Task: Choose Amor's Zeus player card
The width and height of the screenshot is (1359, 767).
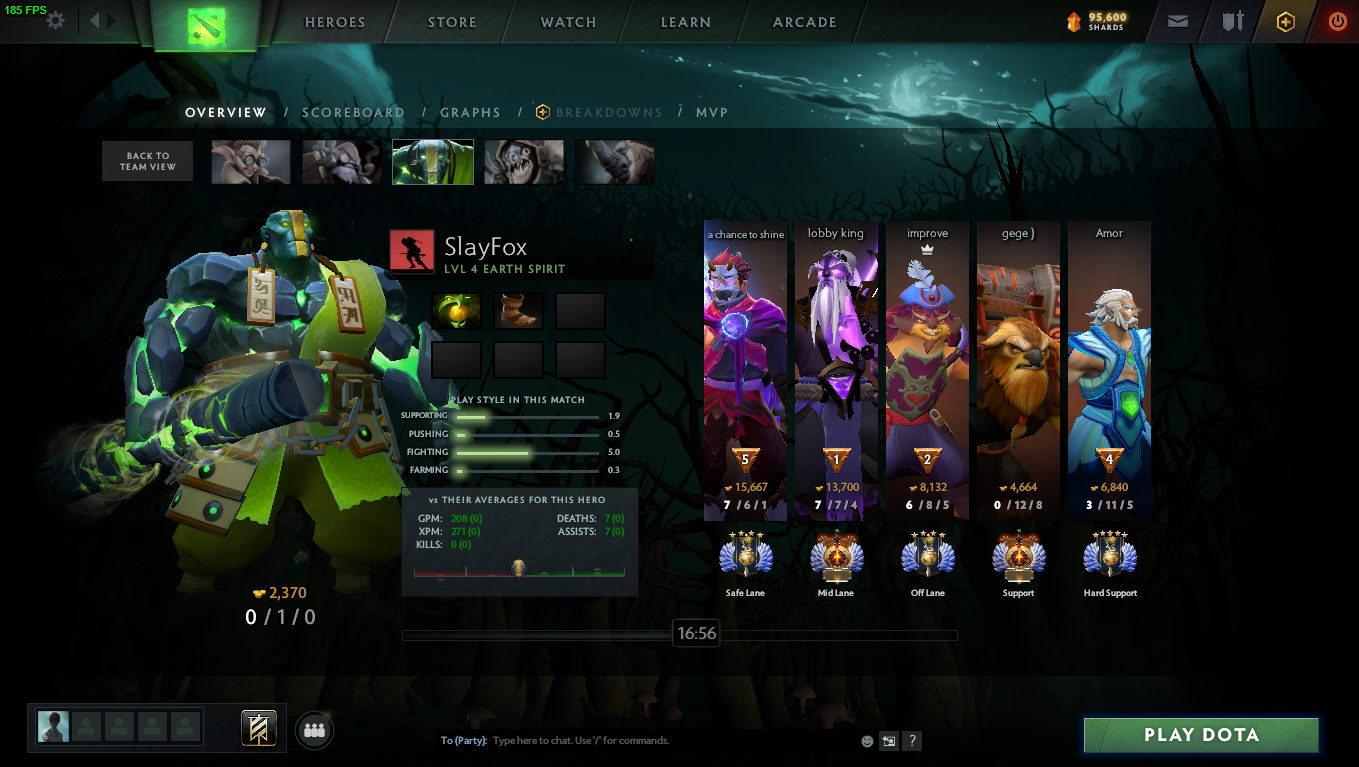Action: [x=1109, y=370]
